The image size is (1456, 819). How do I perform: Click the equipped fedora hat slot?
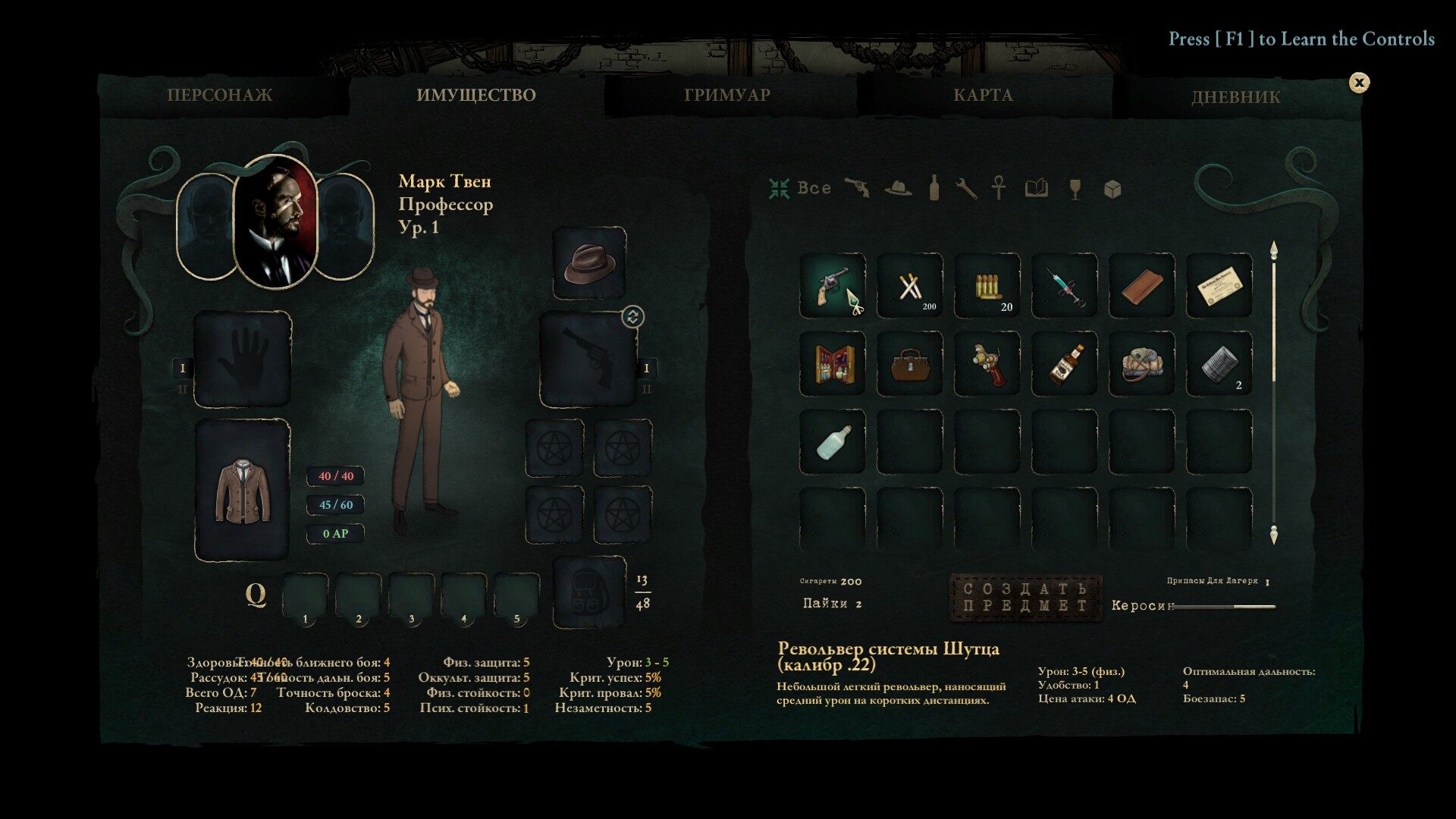click(589, 262)
